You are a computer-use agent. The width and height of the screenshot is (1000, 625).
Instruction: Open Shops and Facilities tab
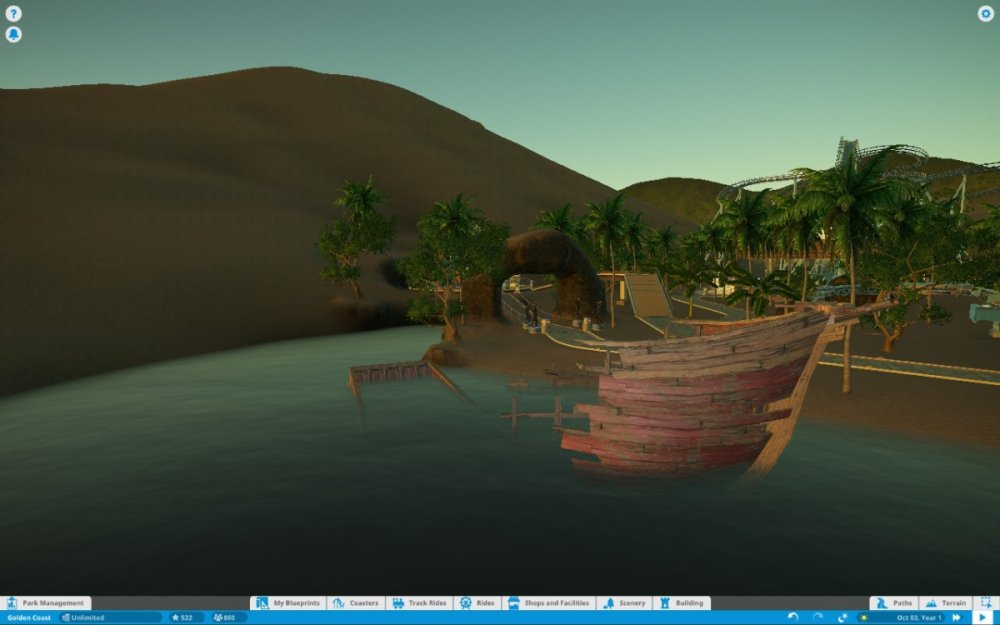(550, 603)
